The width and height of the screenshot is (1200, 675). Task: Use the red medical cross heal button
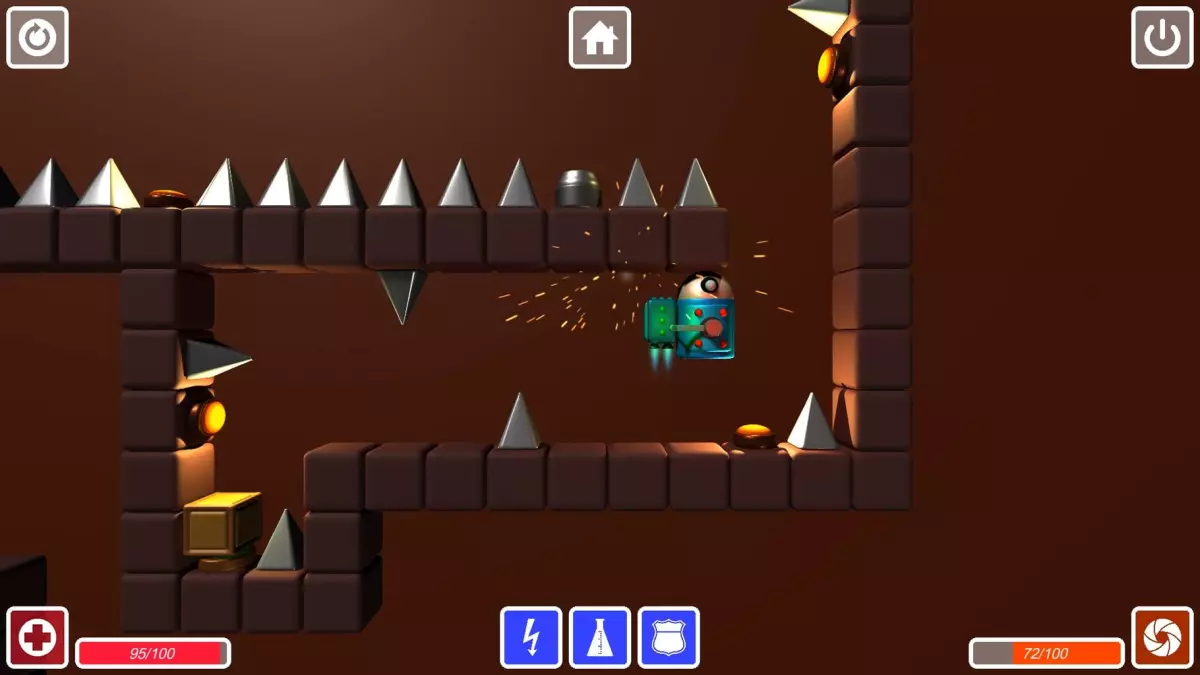(38, 637)
